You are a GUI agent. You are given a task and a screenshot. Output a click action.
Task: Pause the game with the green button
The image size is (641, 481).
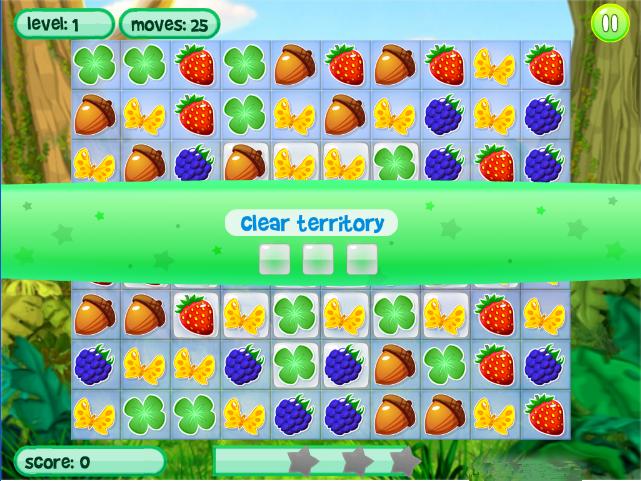607,23
